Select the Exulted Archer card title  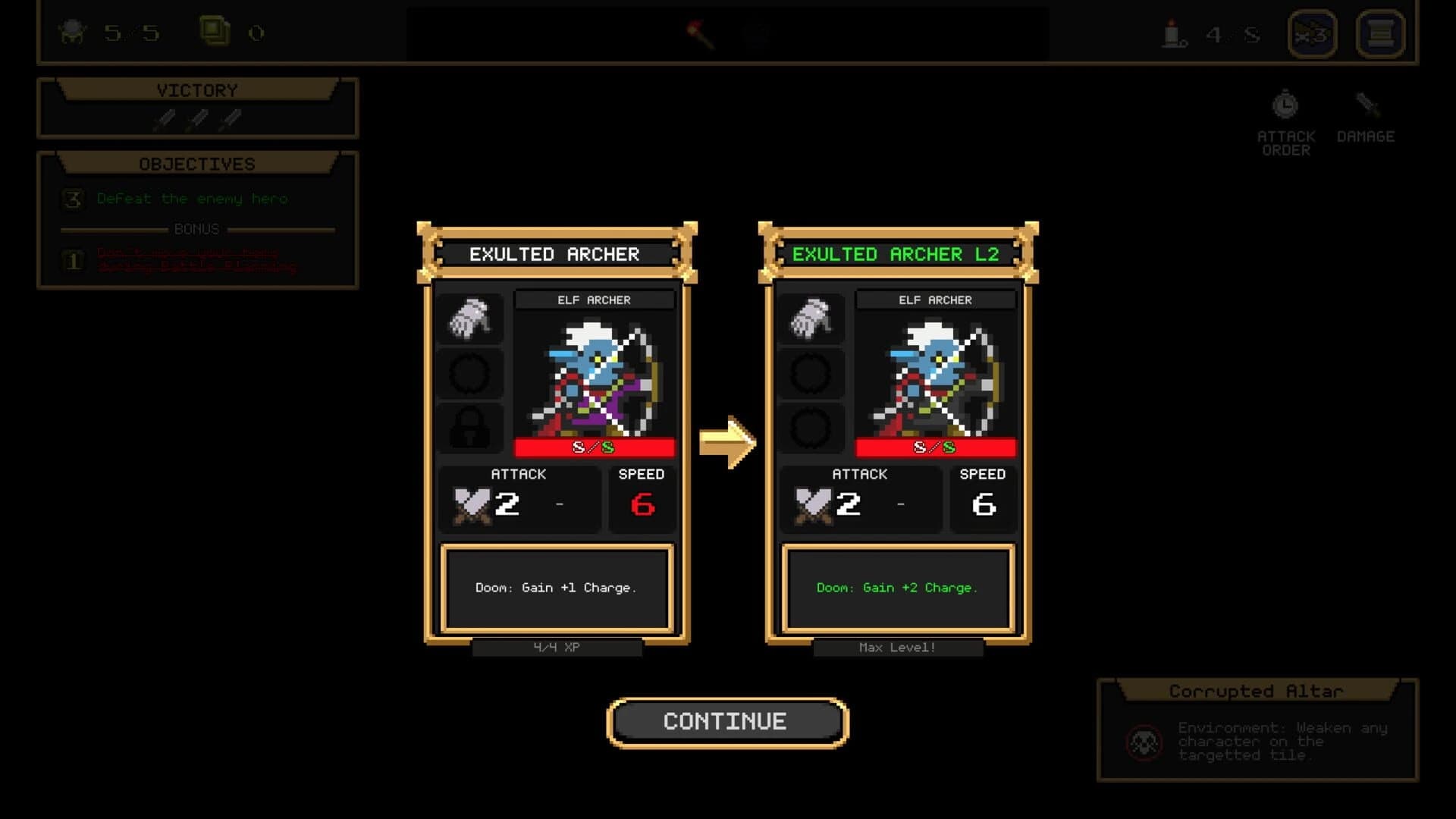(556, 254)
